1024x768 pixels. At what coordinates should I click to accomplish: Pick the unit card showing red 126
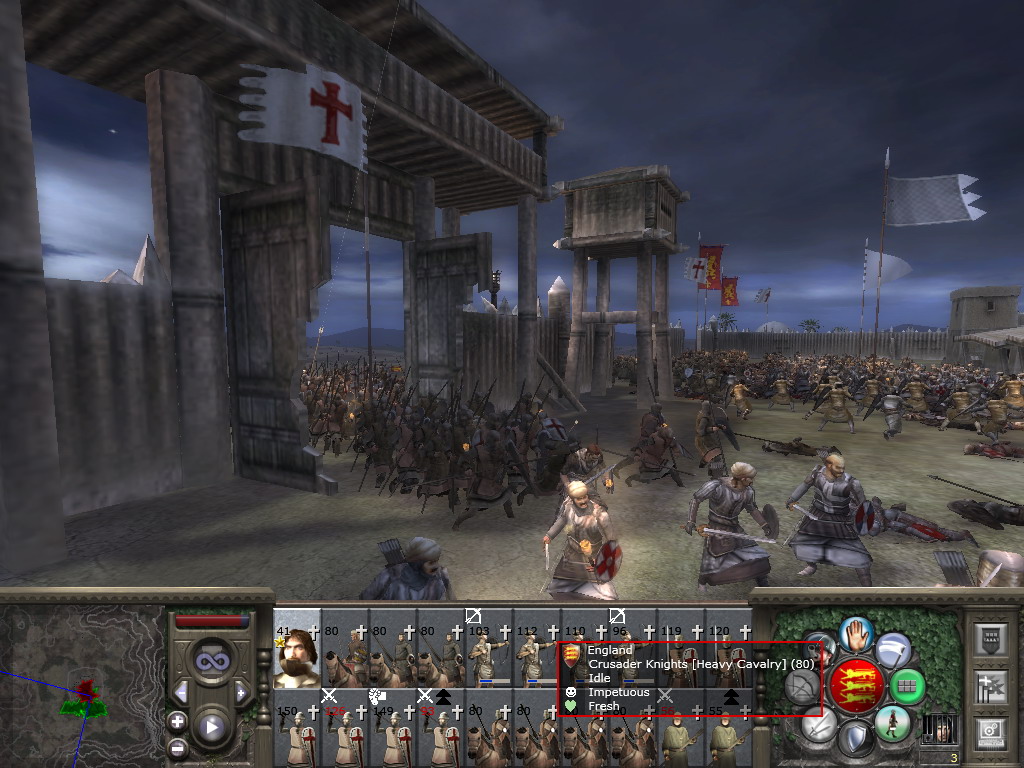pyautogui.click(x=344, y=738)
